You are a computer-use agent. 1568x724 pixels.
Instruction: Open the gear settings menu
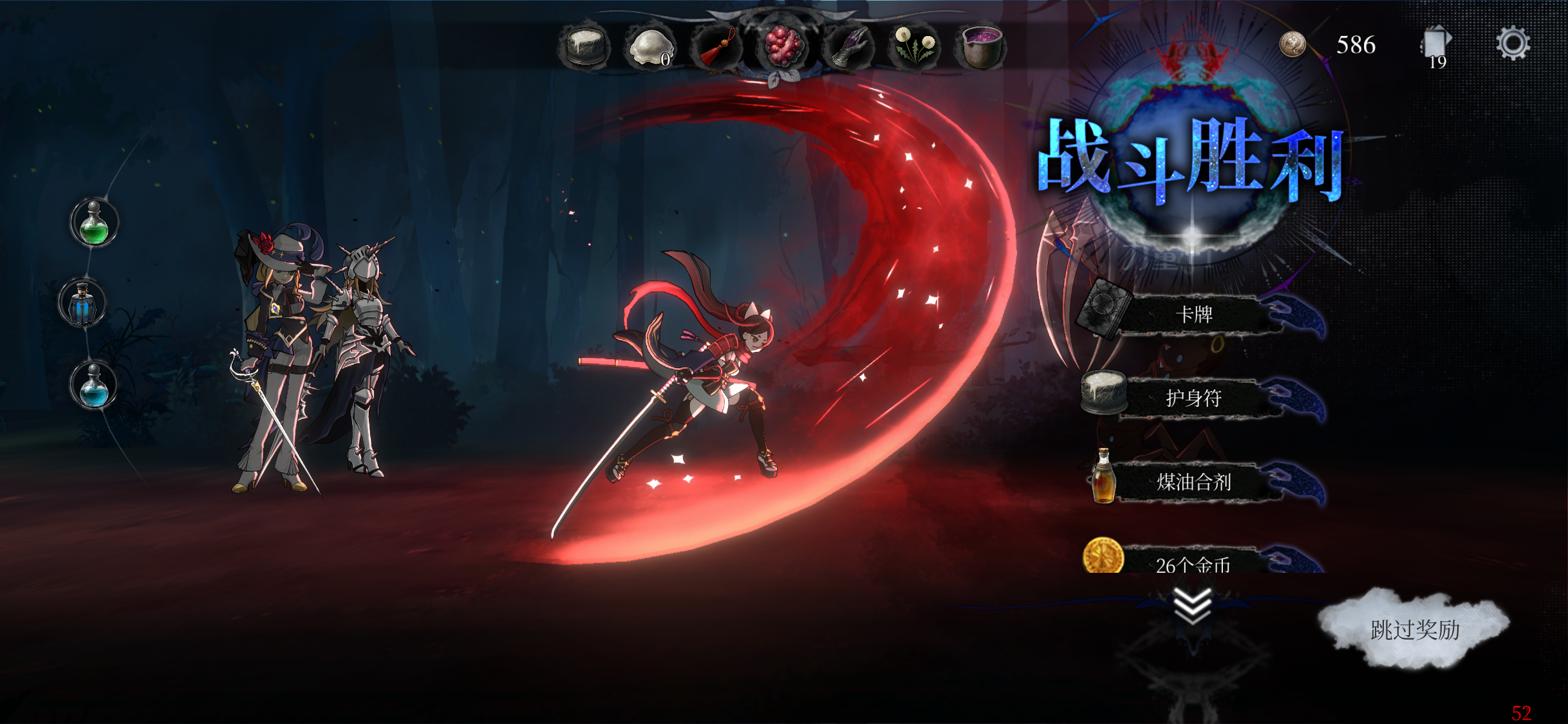(1513, 44)
